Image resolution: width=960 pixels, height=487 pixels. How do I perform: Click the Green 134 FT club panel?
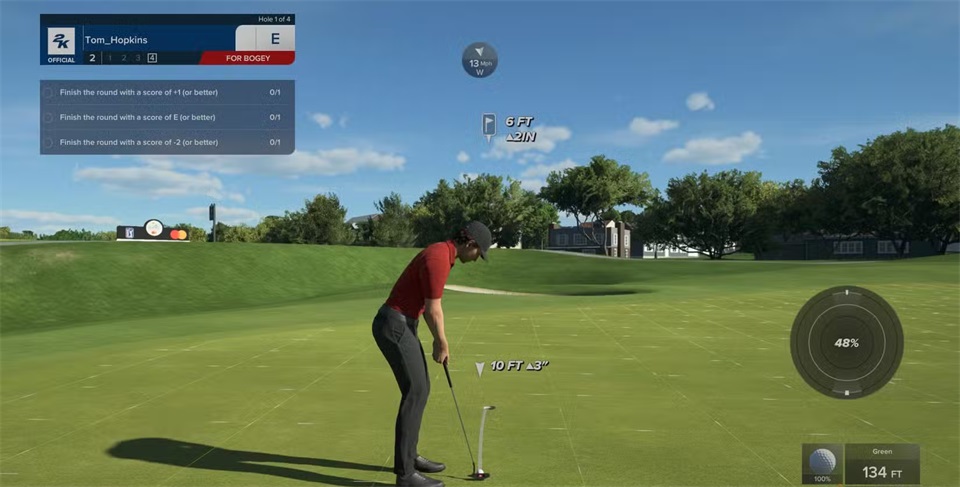click(882, 464)
